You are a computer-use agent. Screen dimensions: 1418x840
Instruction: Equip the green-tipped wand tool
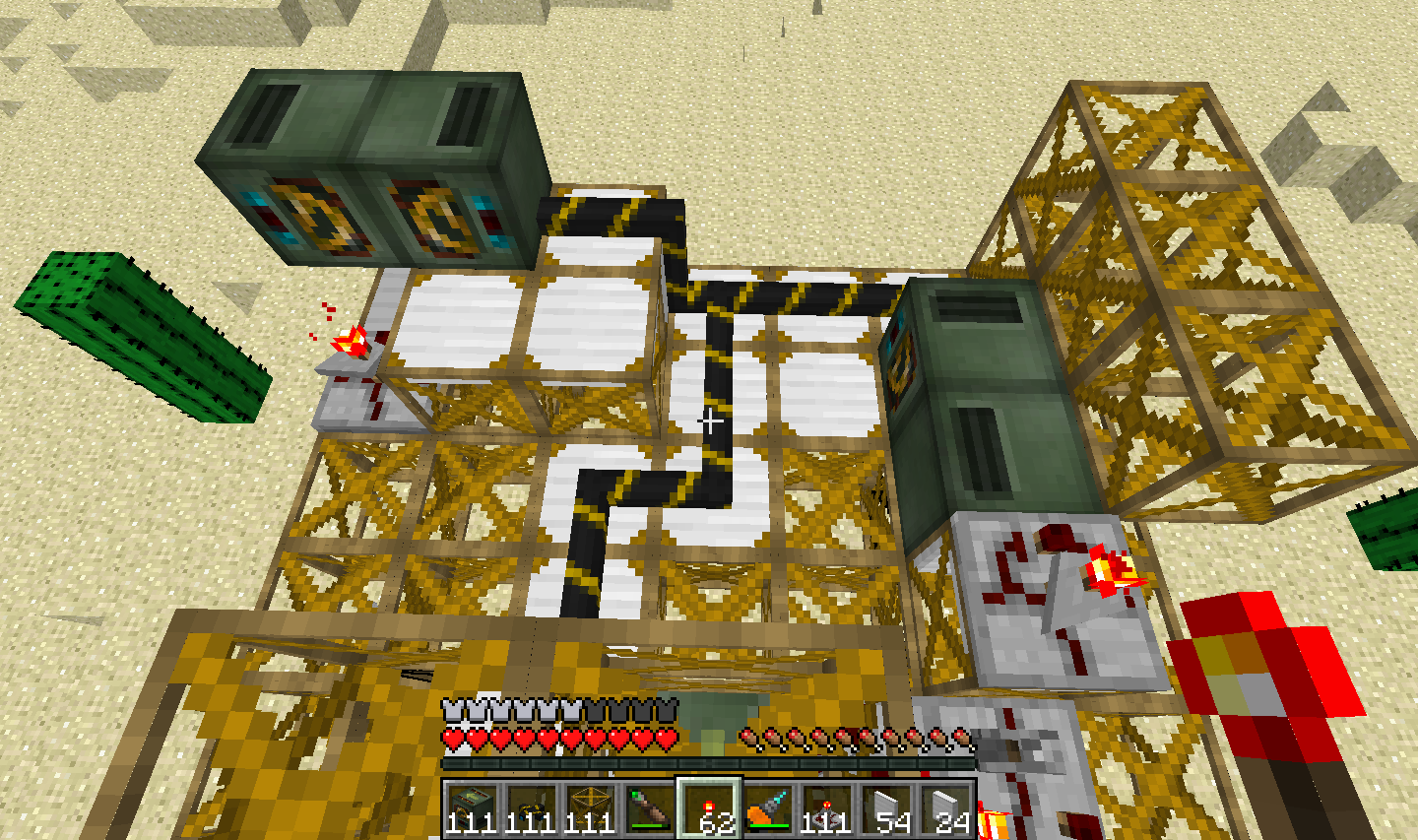click(x=648, y=809)
